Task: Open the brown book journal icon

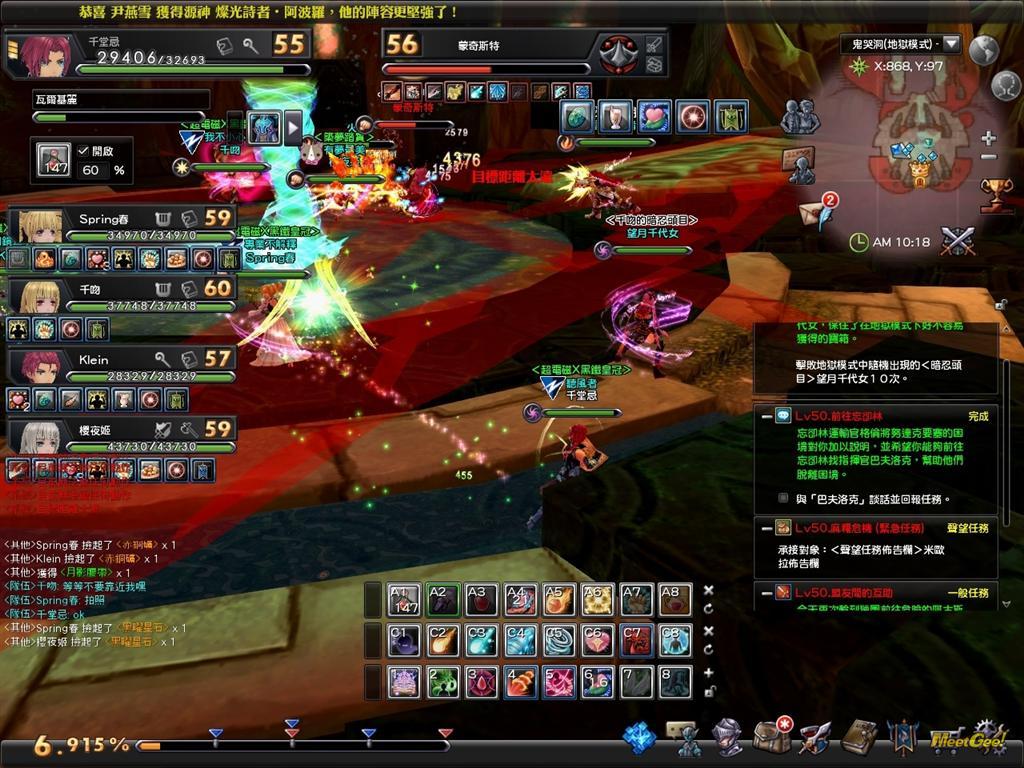Action: click(x=859, y=737)
